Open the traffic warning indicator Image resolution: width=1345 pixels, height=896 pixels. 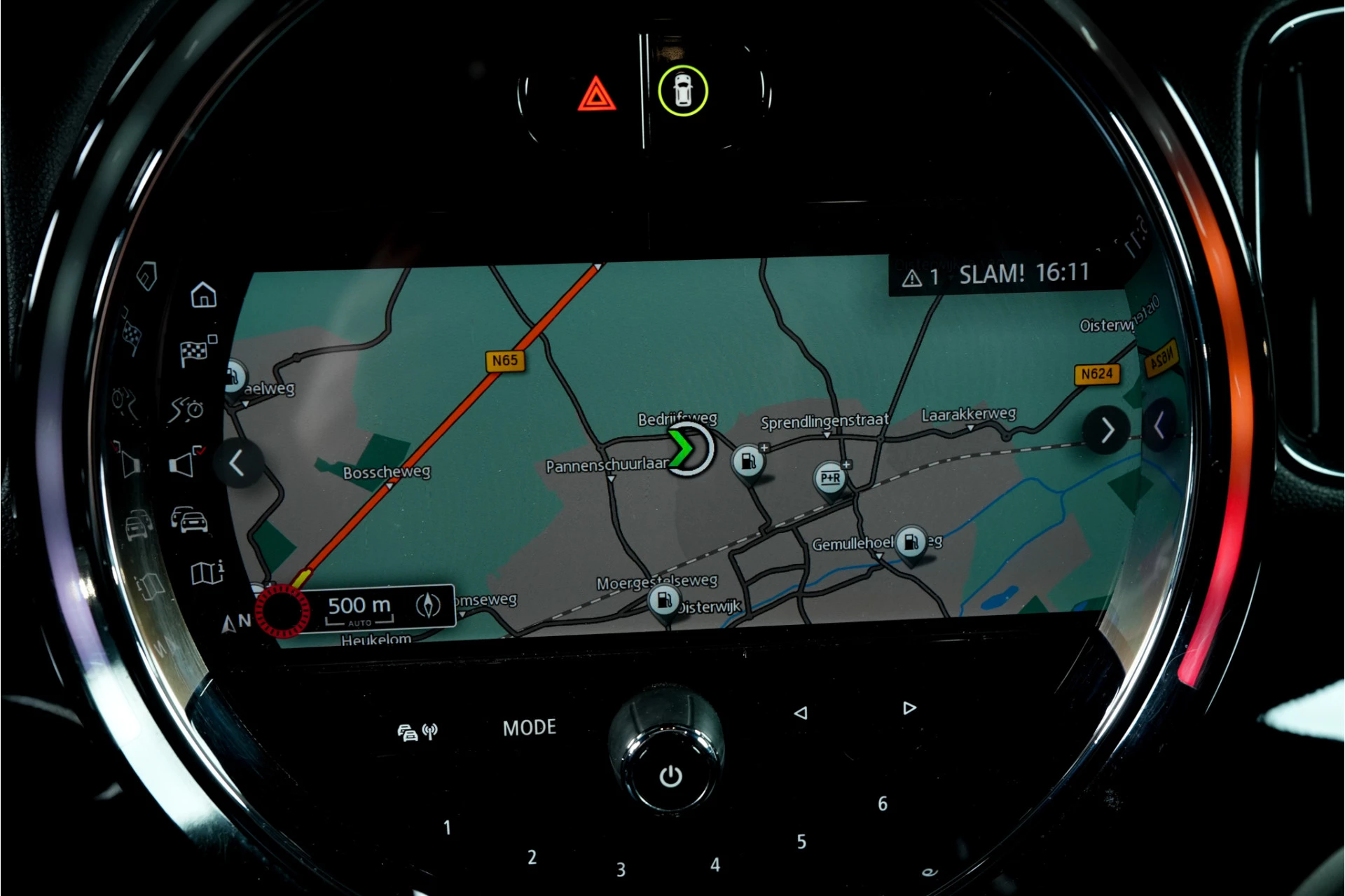pyautogui.click(x=920, y=277)
